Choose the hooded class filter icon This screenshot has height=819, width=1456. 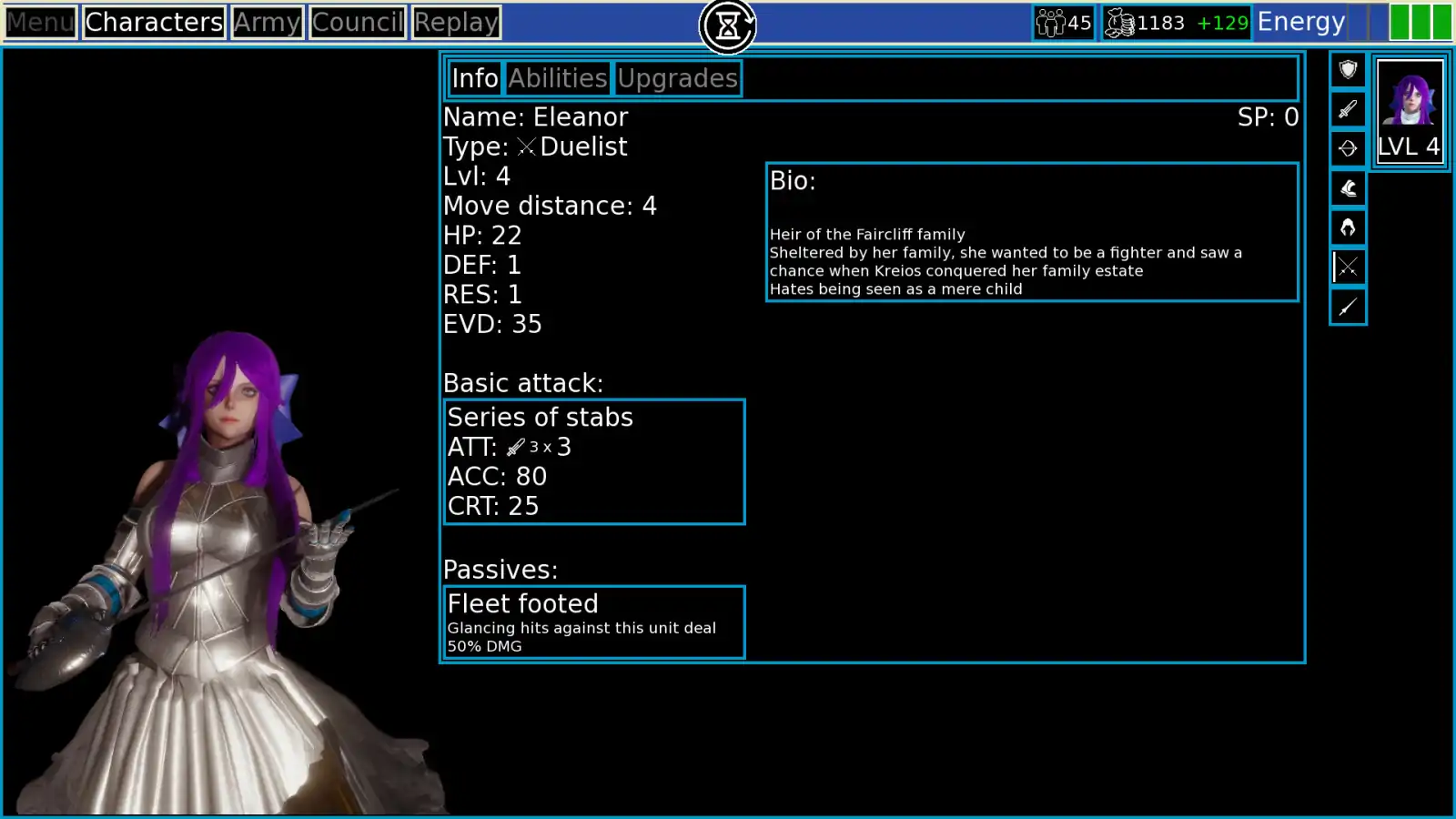coord(1348,227)
